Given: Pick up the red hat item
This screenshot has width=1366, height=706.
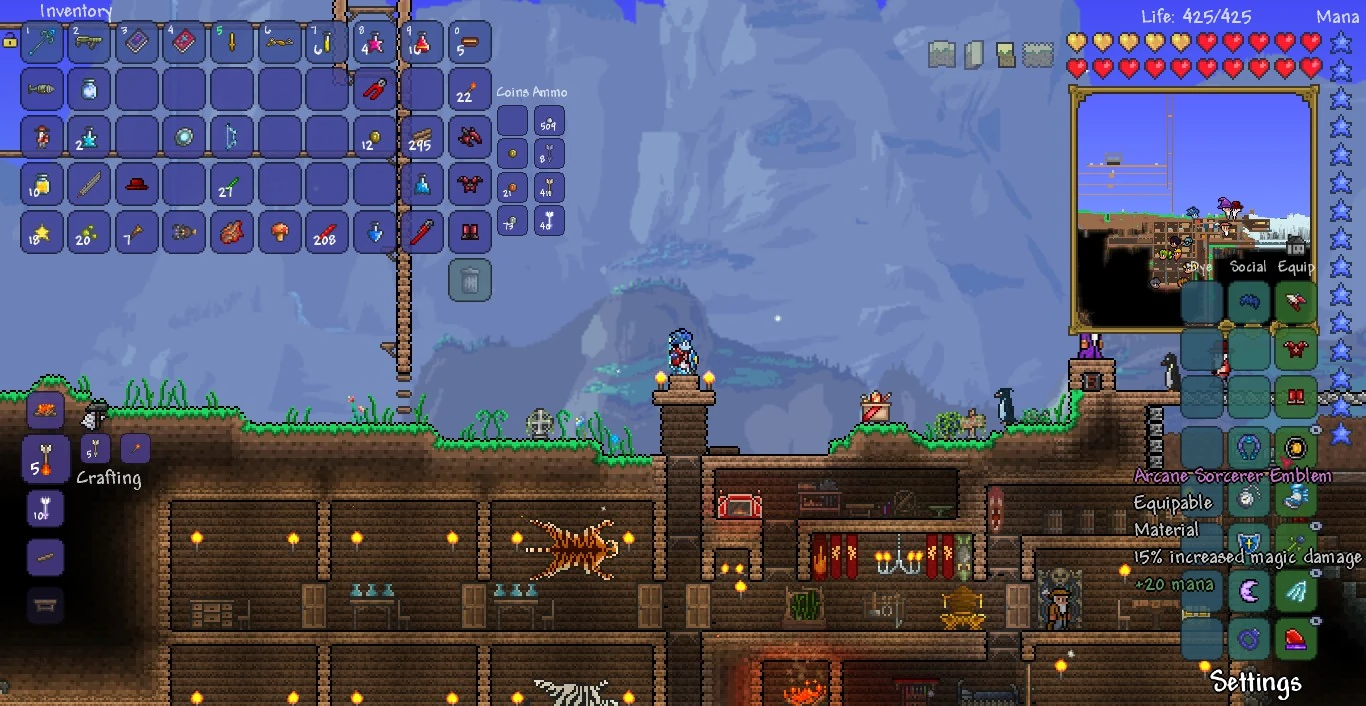Looking at the screenshot, I should pyautogui.click(x=137, y=185).
